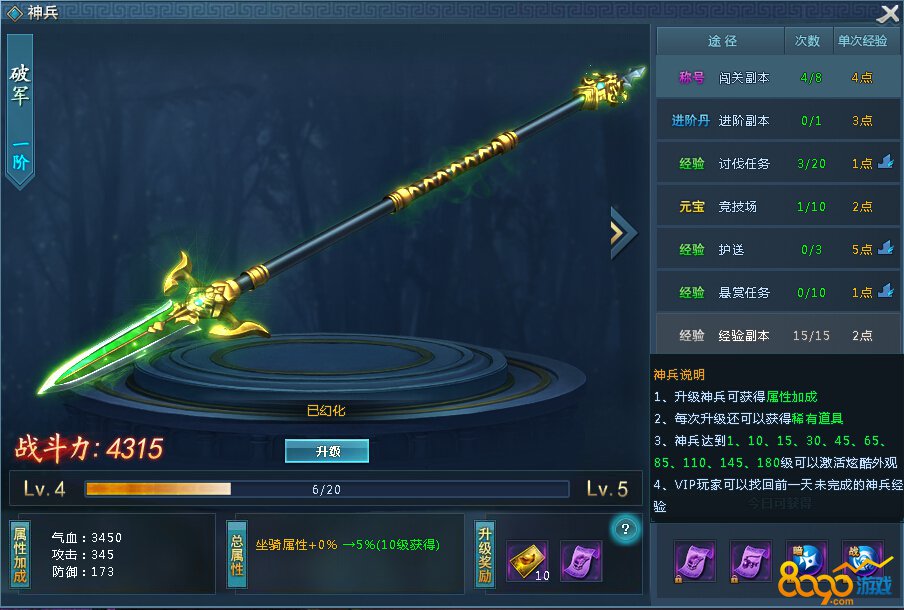The width and height of the screenshot is (904, 610).
Task: Open the question mark help icon
Action: point(625,528)
